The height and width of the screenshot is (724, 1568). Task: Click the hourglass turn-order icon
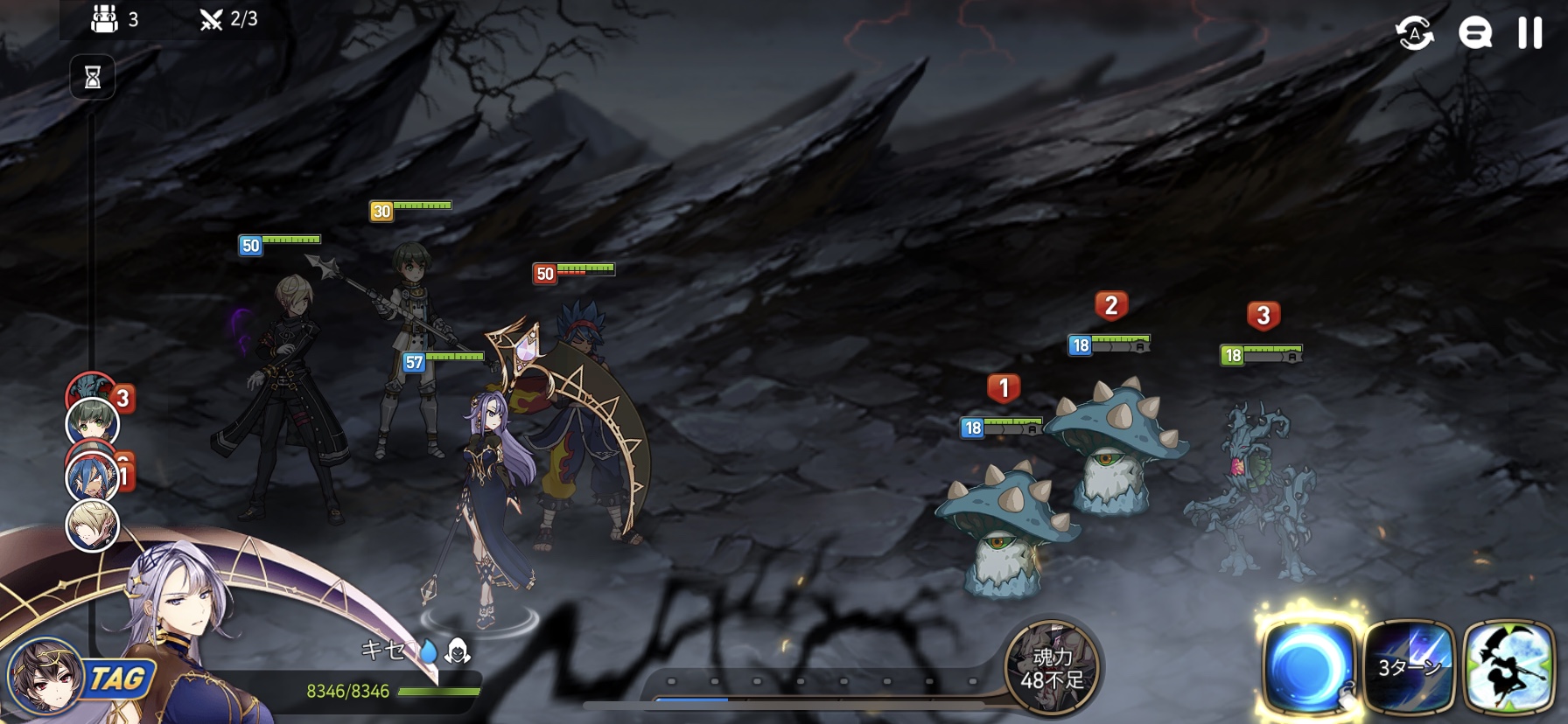[x=93, y=78]
